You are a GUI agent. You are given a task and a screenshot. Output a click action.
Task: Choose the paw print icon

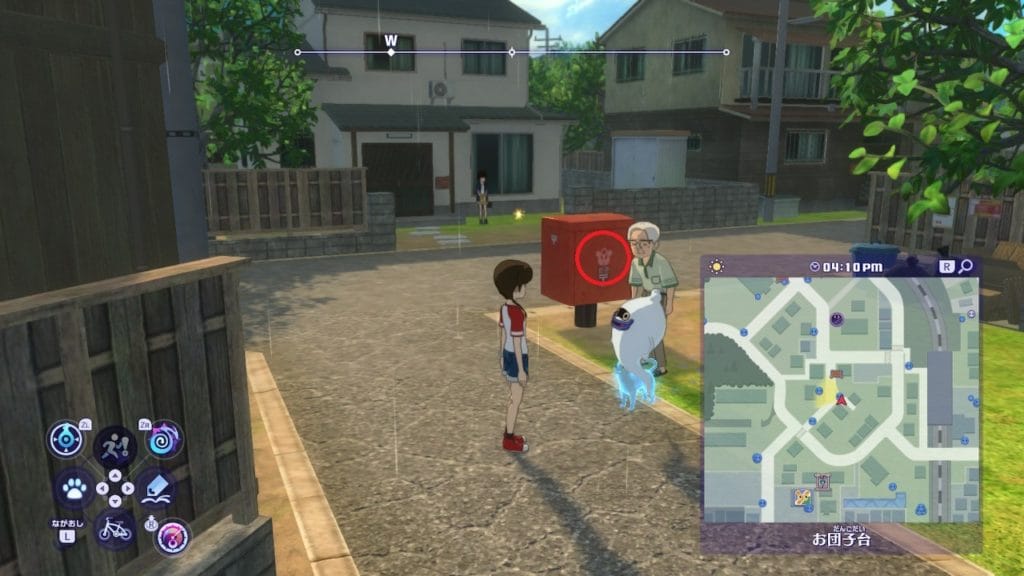click(x=74, y=489)
